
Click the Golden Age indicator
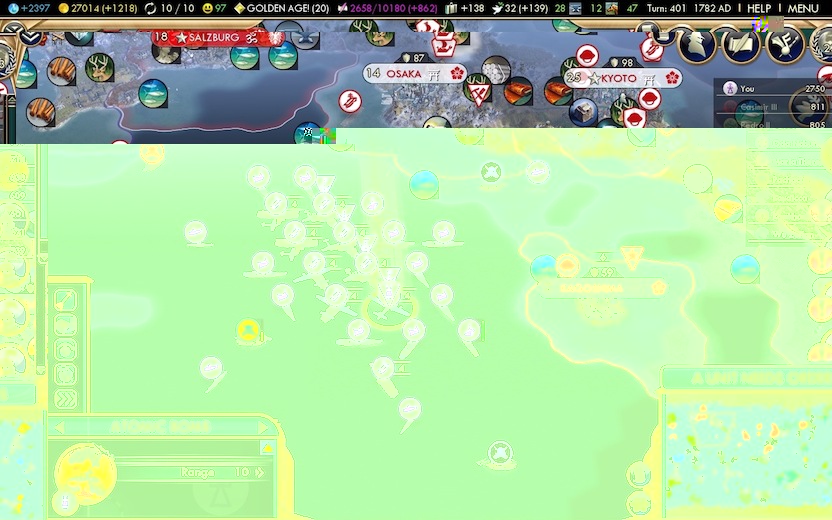(282, 8)
